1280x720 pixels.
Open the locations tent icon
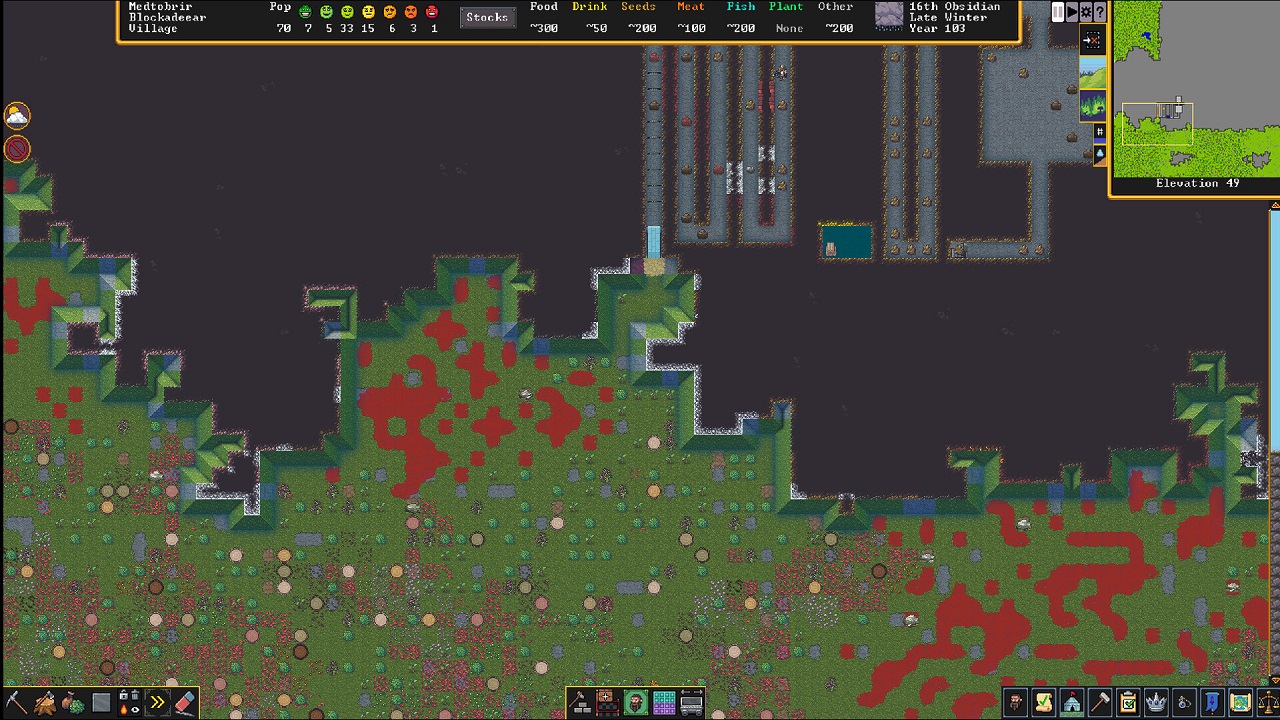[x=1070, y=702]
